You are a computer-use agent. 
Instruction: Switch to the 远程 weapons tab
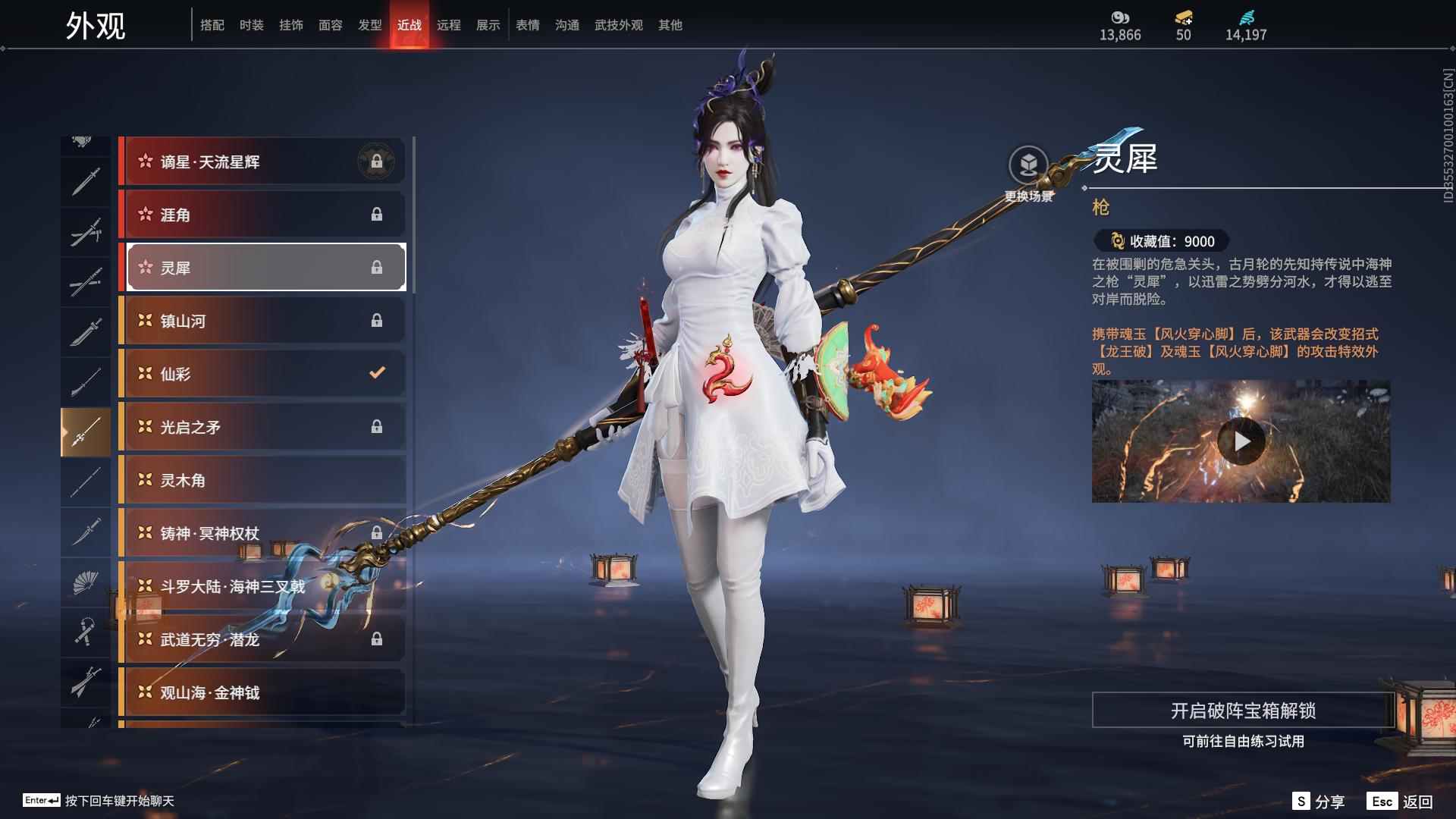449,25
